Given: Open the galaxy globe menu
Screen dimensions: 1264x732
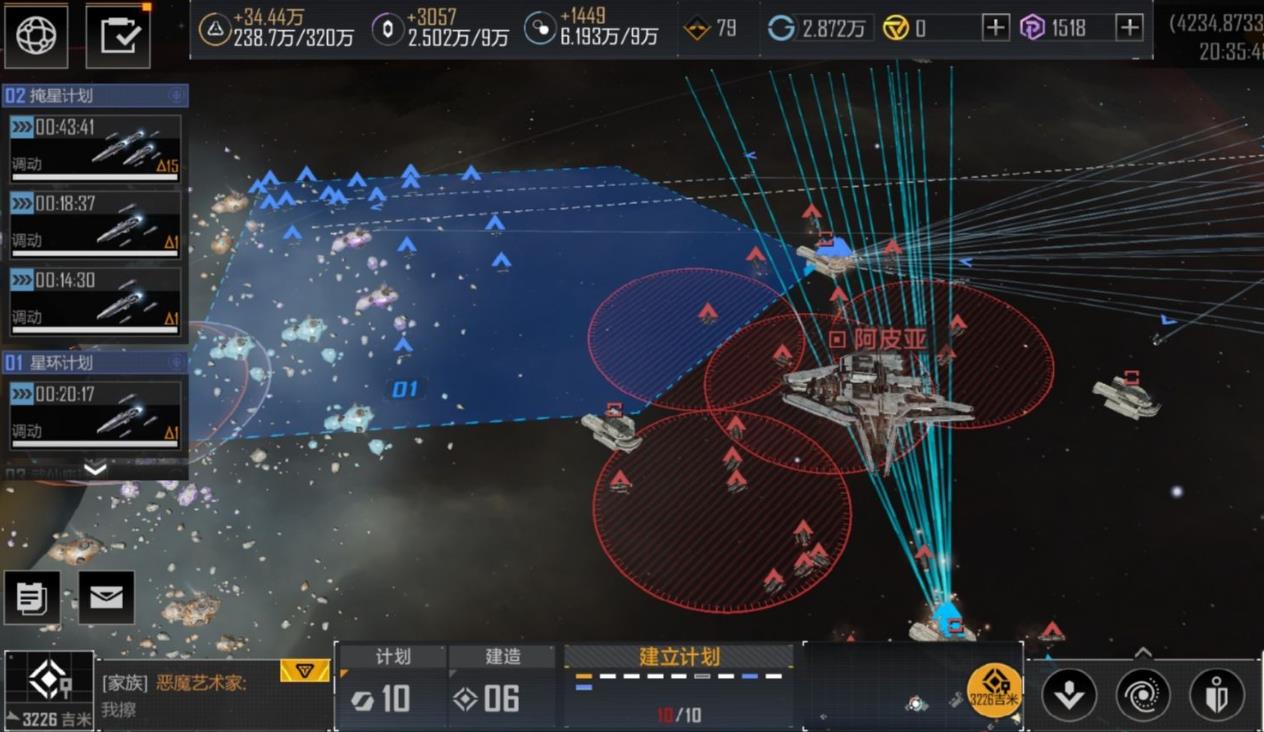Looking at the screenshot, I should click(36, 35).
